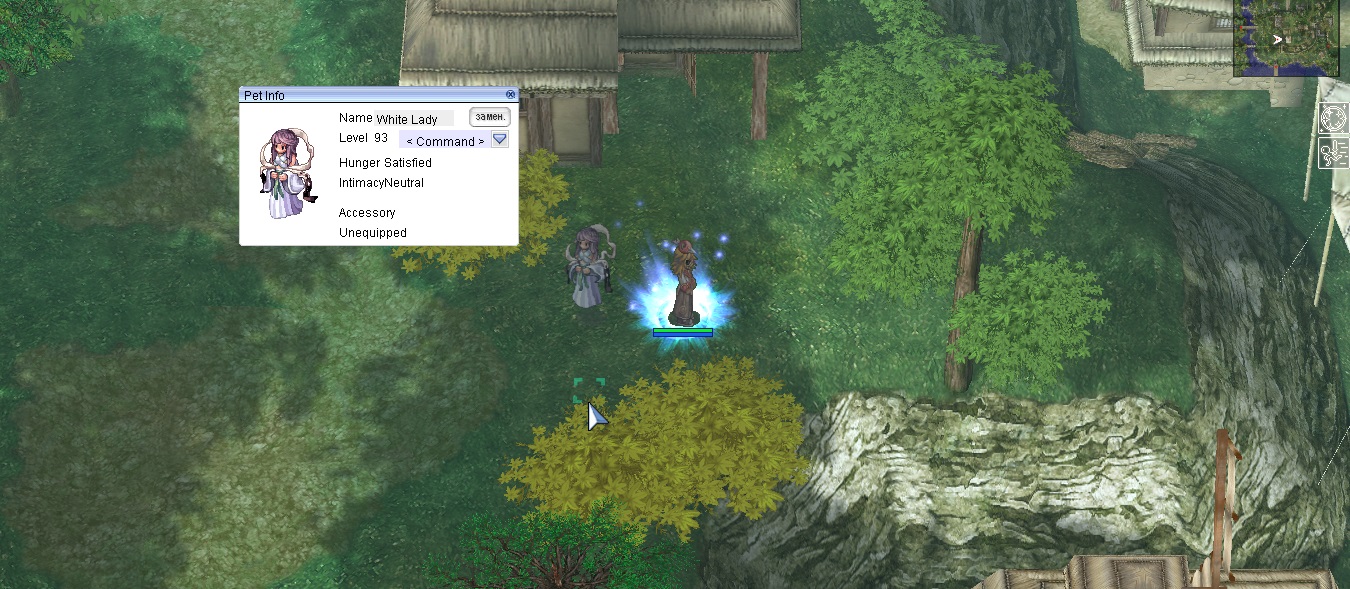
Task: Open the pet Command dropdown
Action: (500, 140)
